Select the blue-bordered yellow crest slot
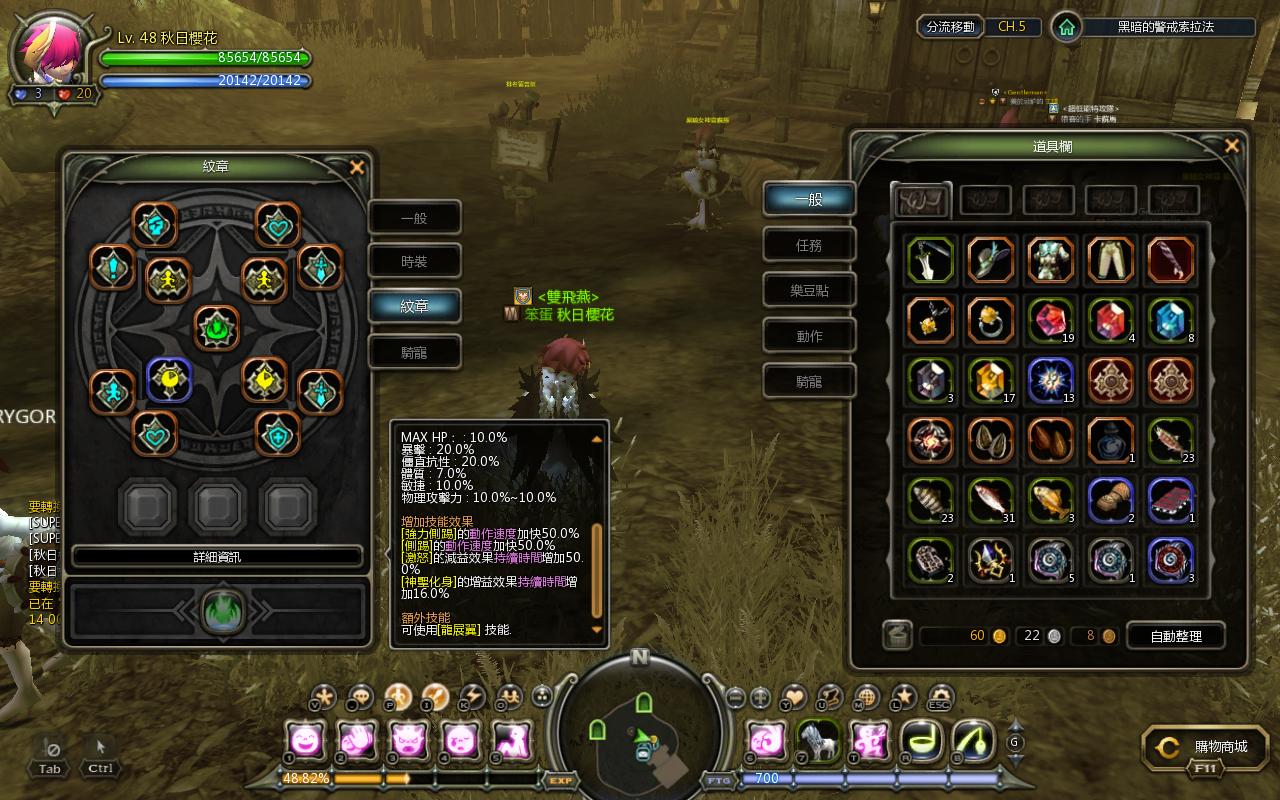 click(x=169, y=379)
